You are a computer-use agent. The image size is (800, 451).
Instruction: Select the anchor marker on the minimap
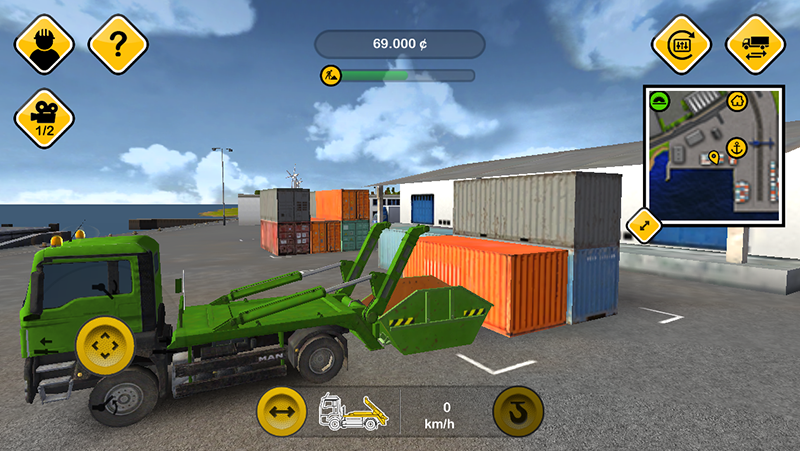(736, 147)
